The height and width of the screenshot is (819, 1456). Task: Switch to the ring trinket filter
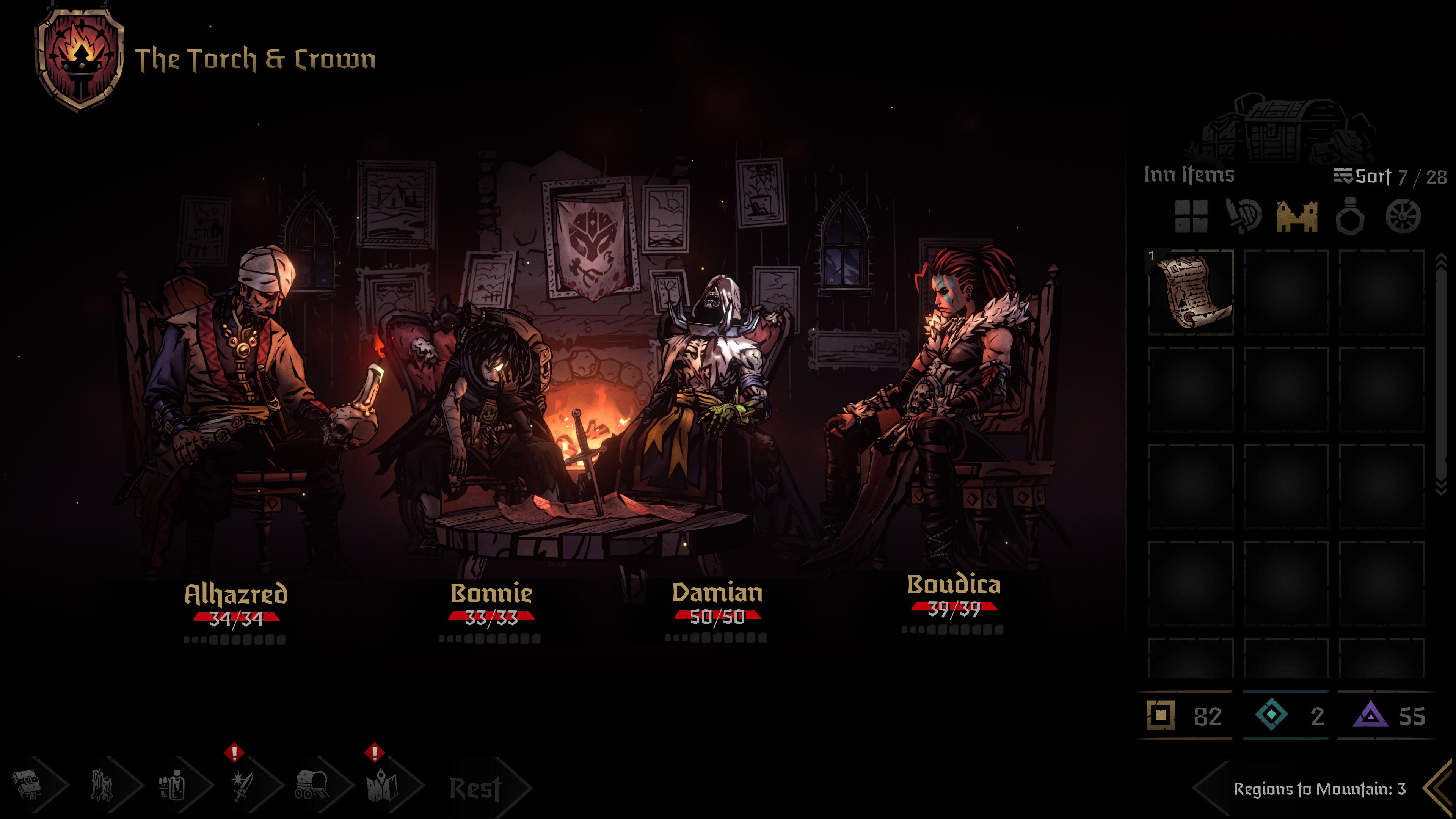pyautogui.click(x=1350, y=216)
